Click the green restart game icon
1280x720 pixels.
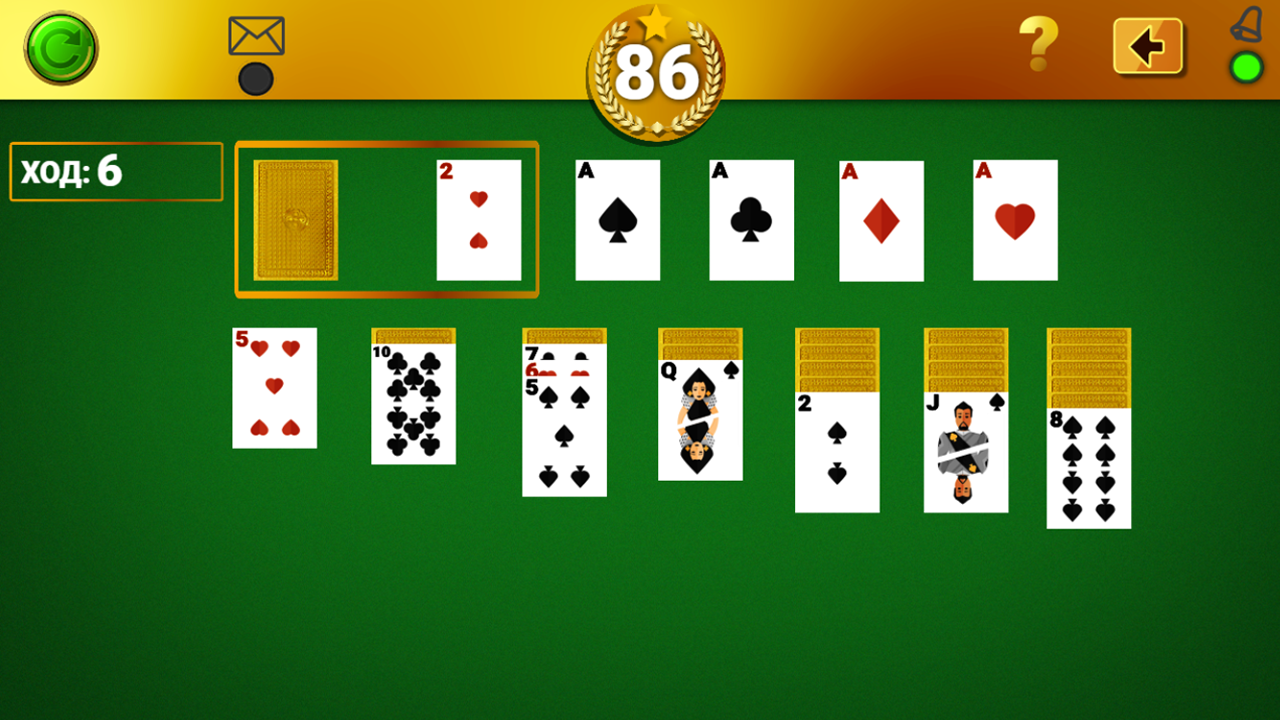[60, 45]
